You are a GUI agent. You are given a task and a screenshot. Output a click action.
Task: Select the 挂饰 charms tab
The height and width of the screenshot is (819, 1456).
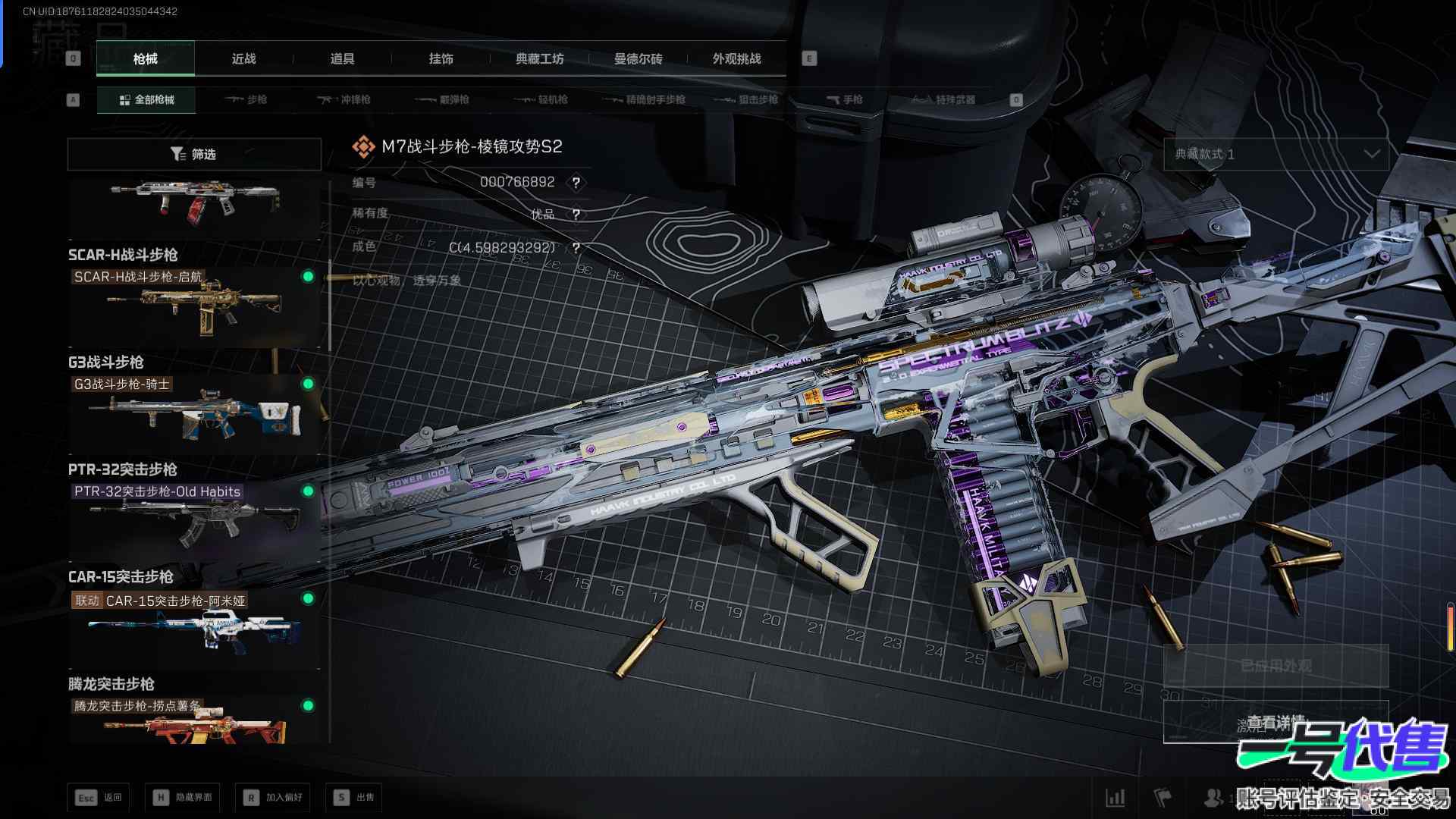441,58
